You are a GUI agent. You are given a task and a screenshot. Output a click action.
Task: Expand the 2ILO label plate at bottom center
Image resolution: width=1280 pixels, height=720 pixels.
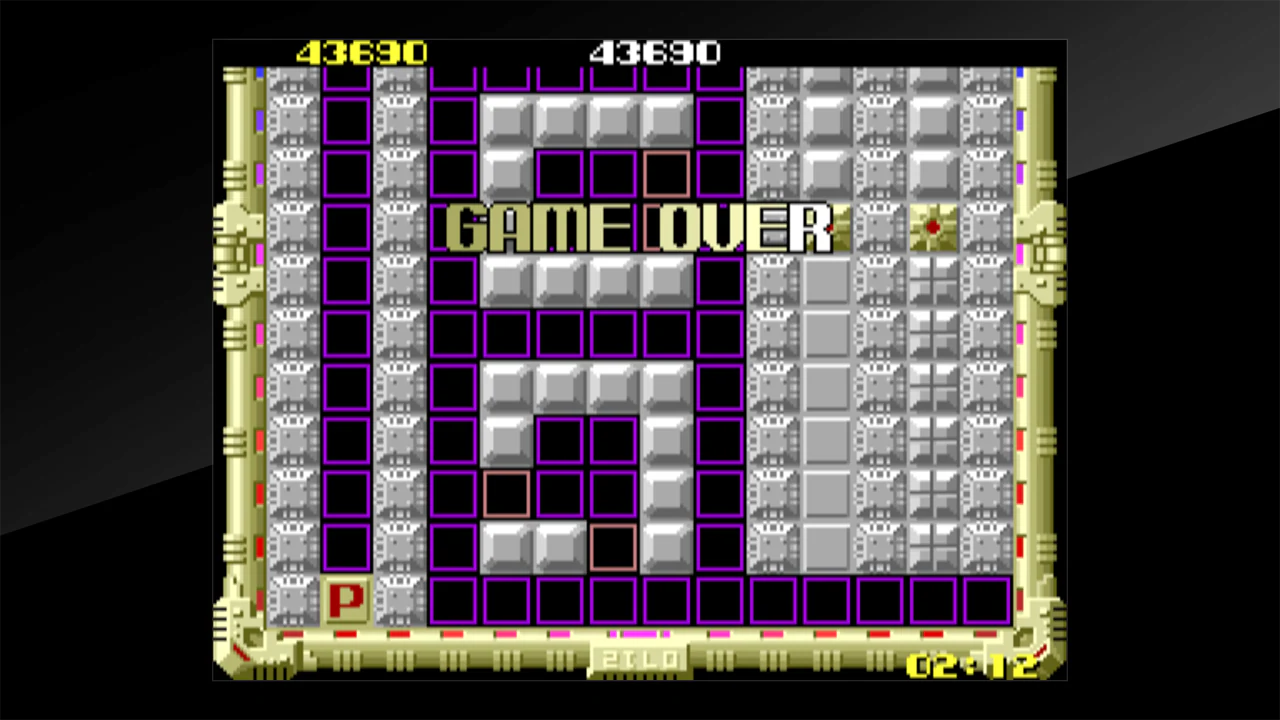[640, 659]
